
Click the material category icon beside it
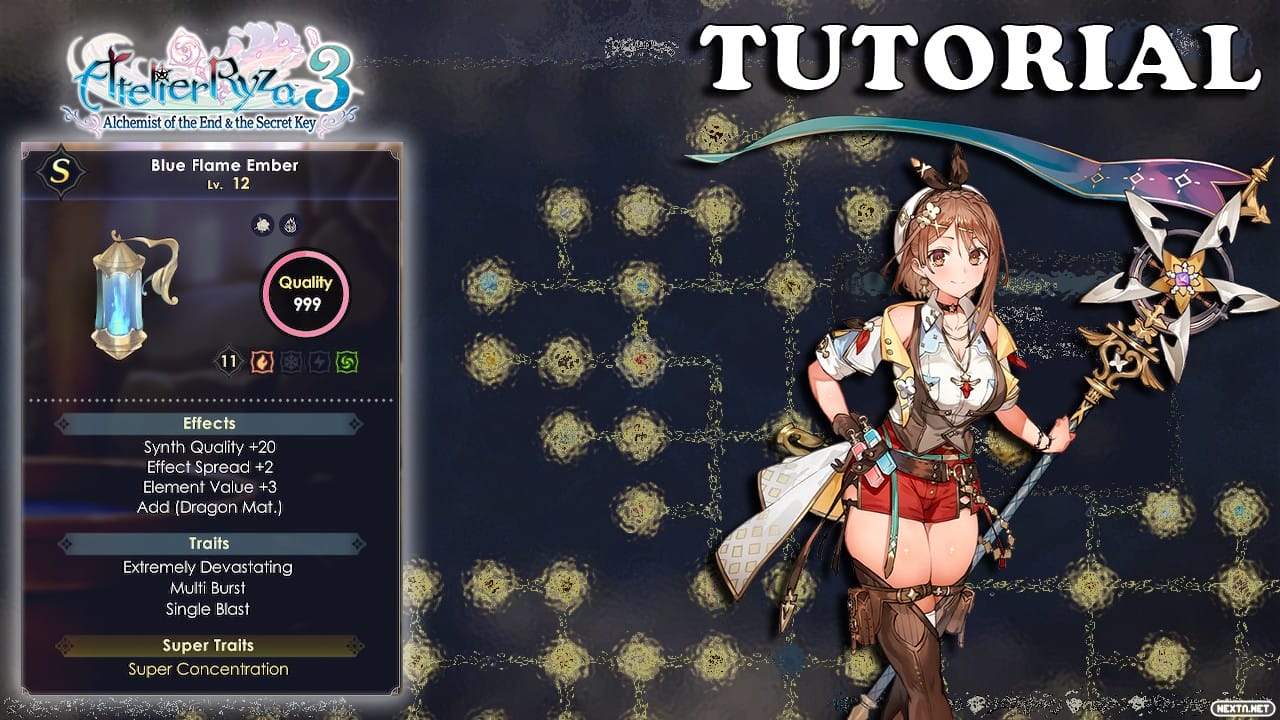(262, 224)
